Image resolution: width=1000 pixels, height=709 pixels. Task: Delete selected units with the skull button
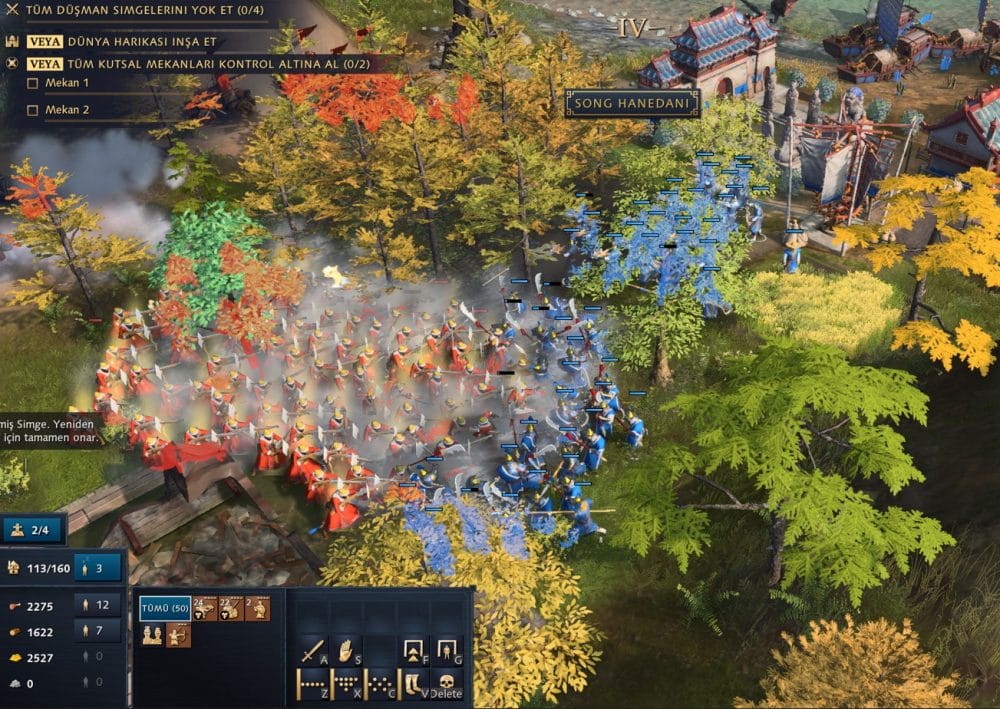[446, 683]
